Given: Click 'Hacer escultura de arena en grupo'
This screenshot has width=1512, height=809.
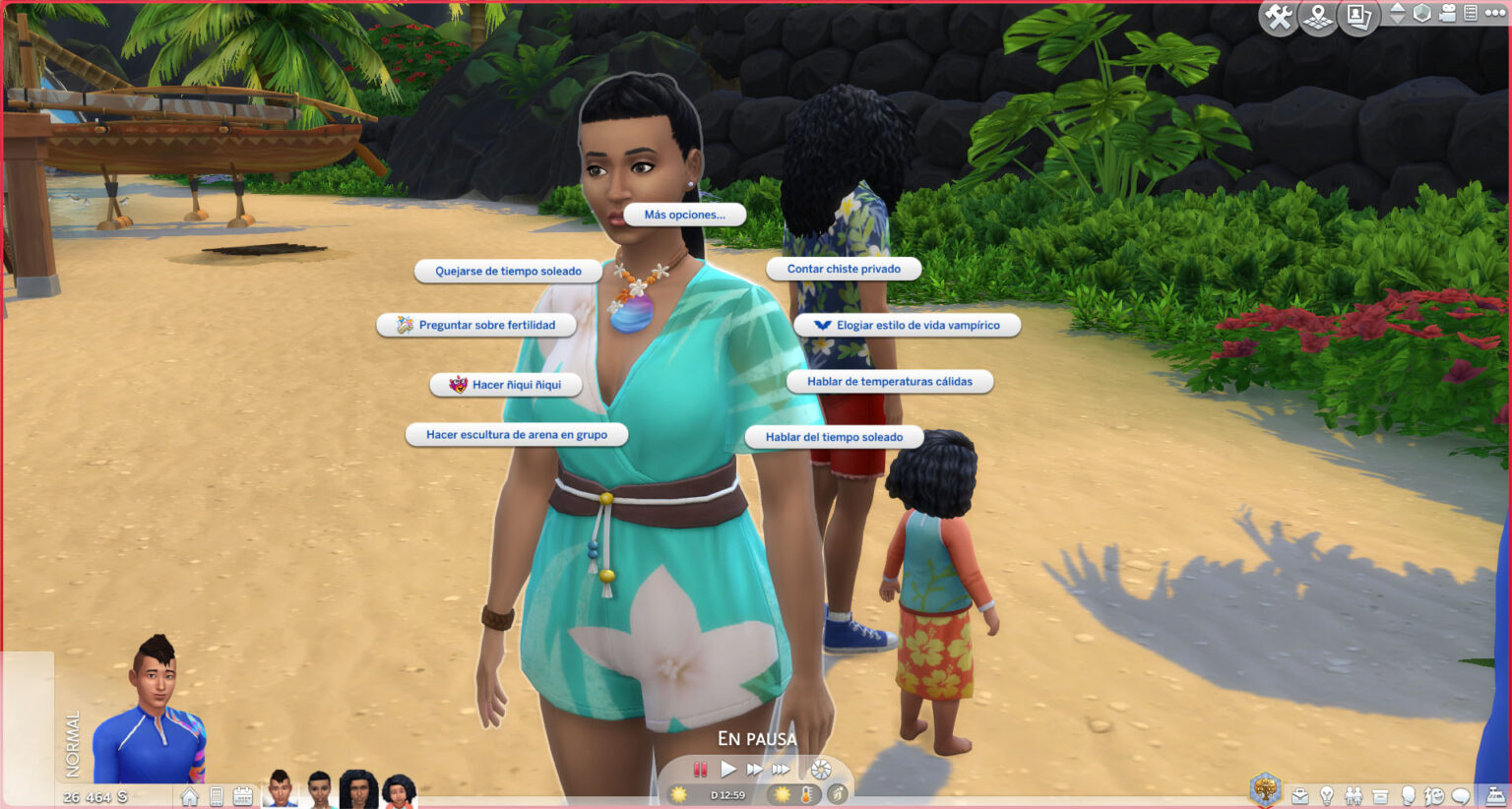Looking at the screenshot, I should [519, 434].
